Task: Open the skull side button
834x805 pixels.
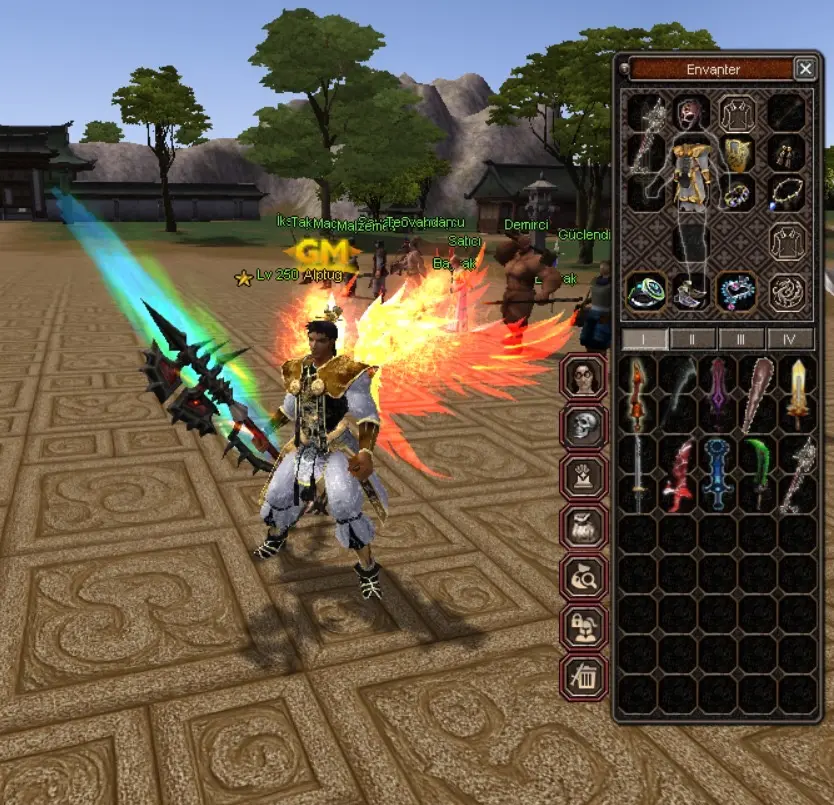Action: (x=585, y=427)
